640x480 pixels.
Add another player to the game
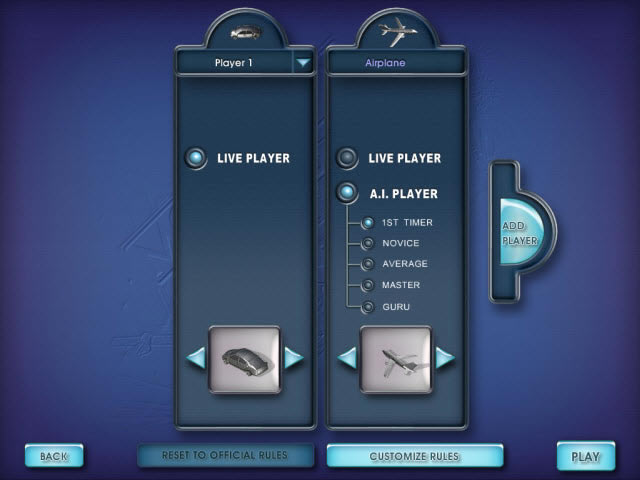tap(518, 233)
